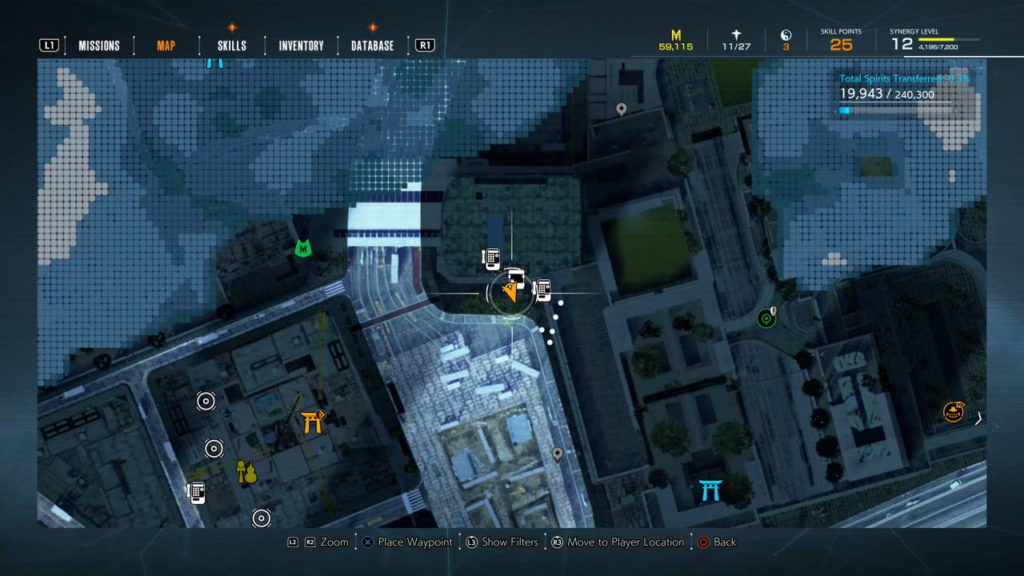Select the Map tab
The width and height of the screenshot is (1024, 576).
pyautogui.click(x=166, y=45)
